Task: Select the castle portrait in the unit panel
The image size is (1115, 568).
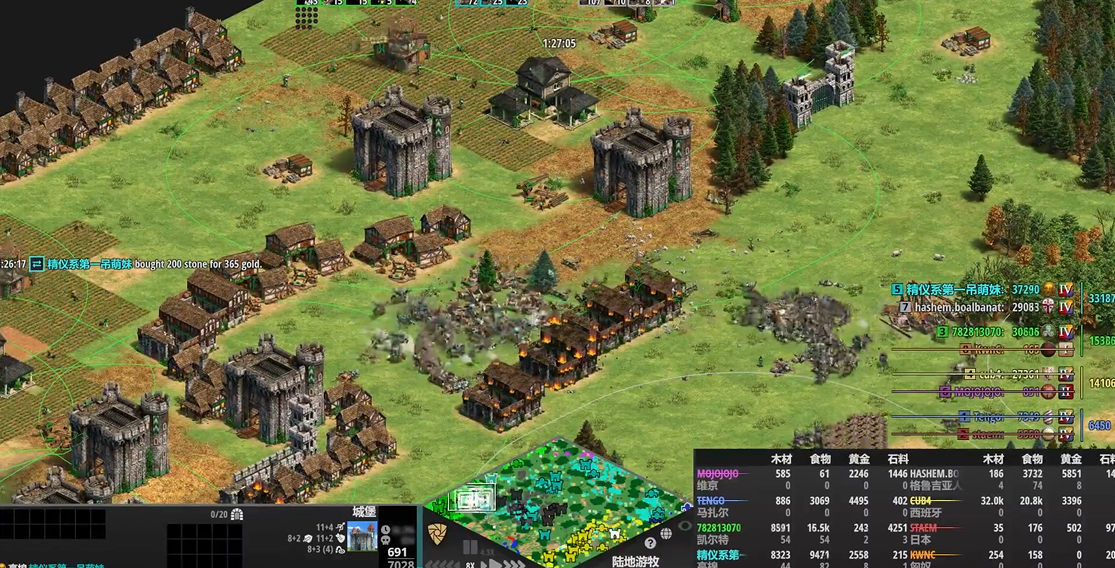Action: (363, 537)
